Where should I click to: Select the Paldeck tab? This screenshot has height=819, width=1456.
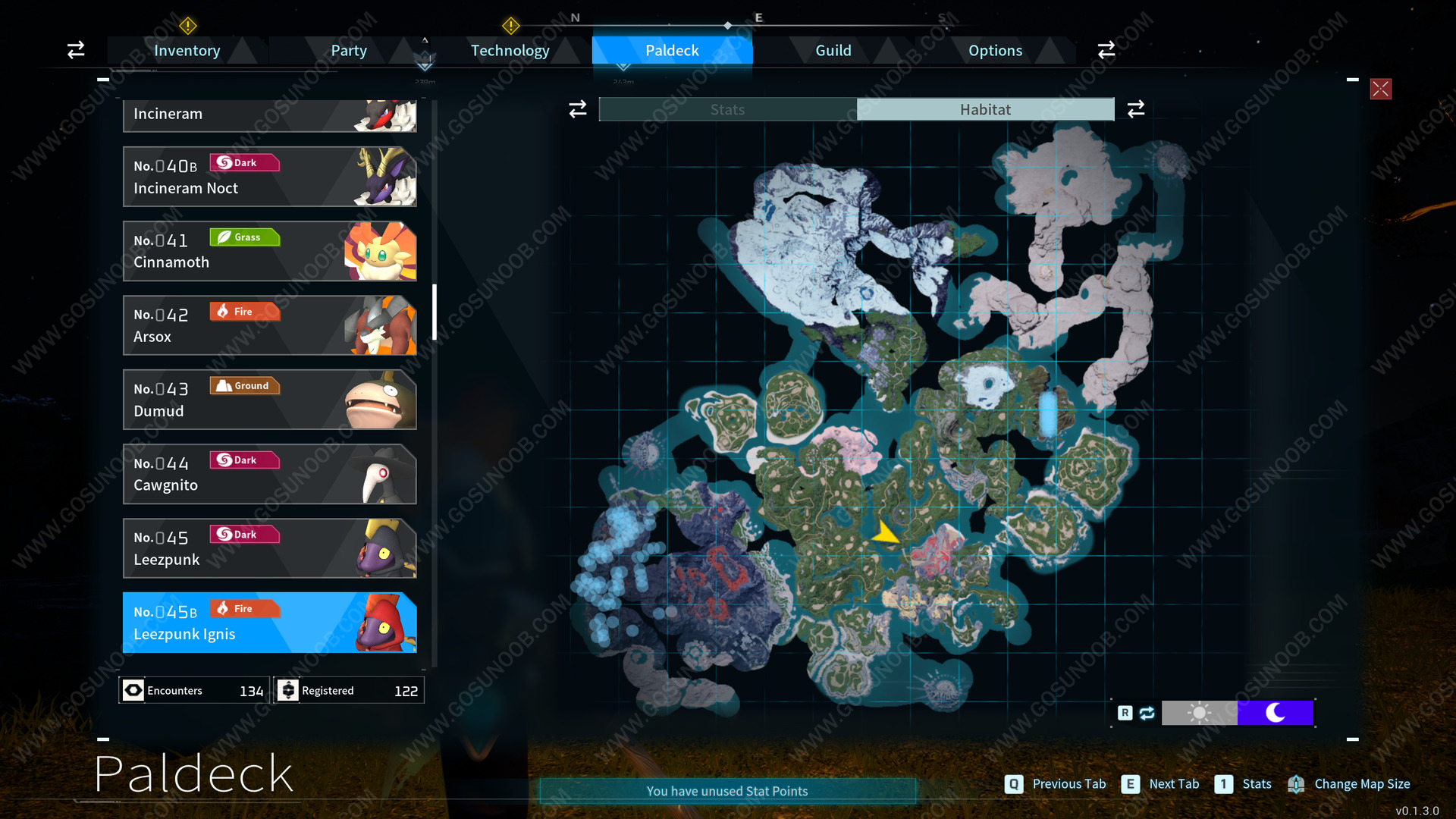tap(672, 51)
